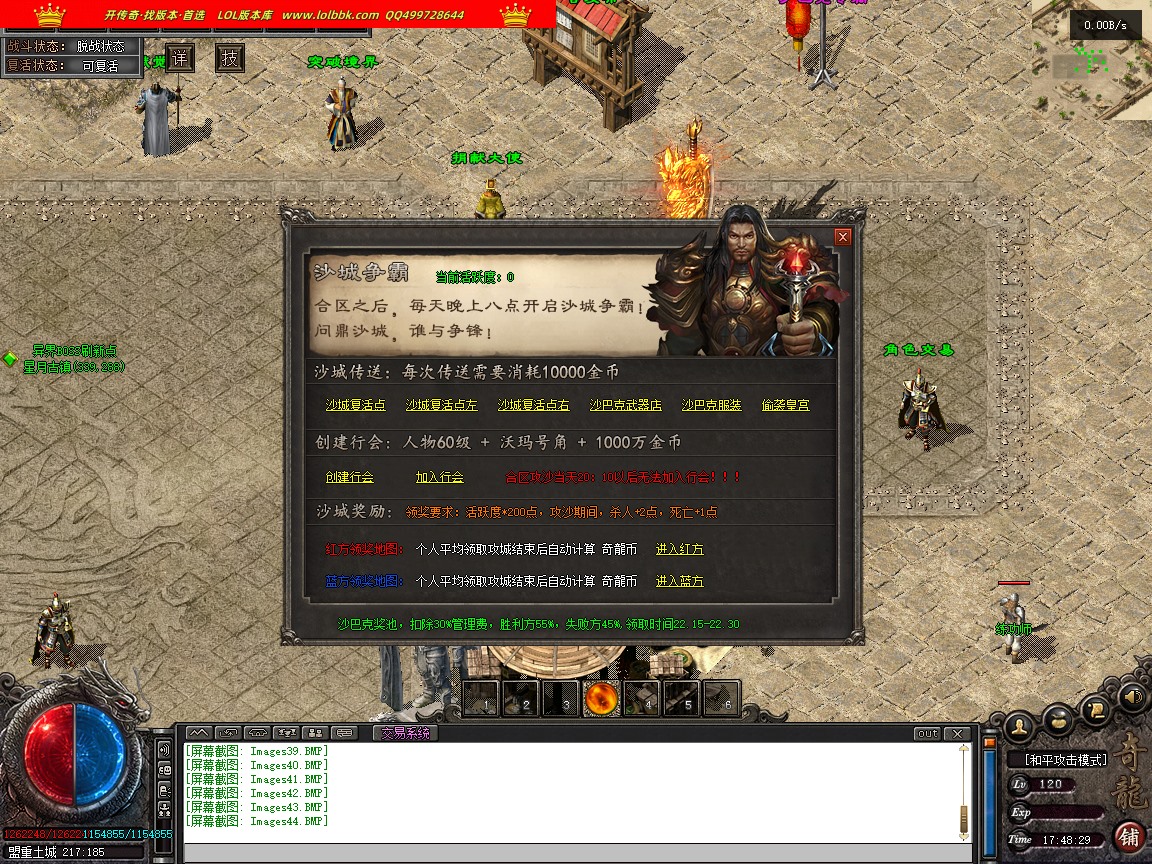The height and width of the screenshot is (864, 1152).
Task: Click the chat panel's out button
Action: pyautogui.click(x=927, y=734)
